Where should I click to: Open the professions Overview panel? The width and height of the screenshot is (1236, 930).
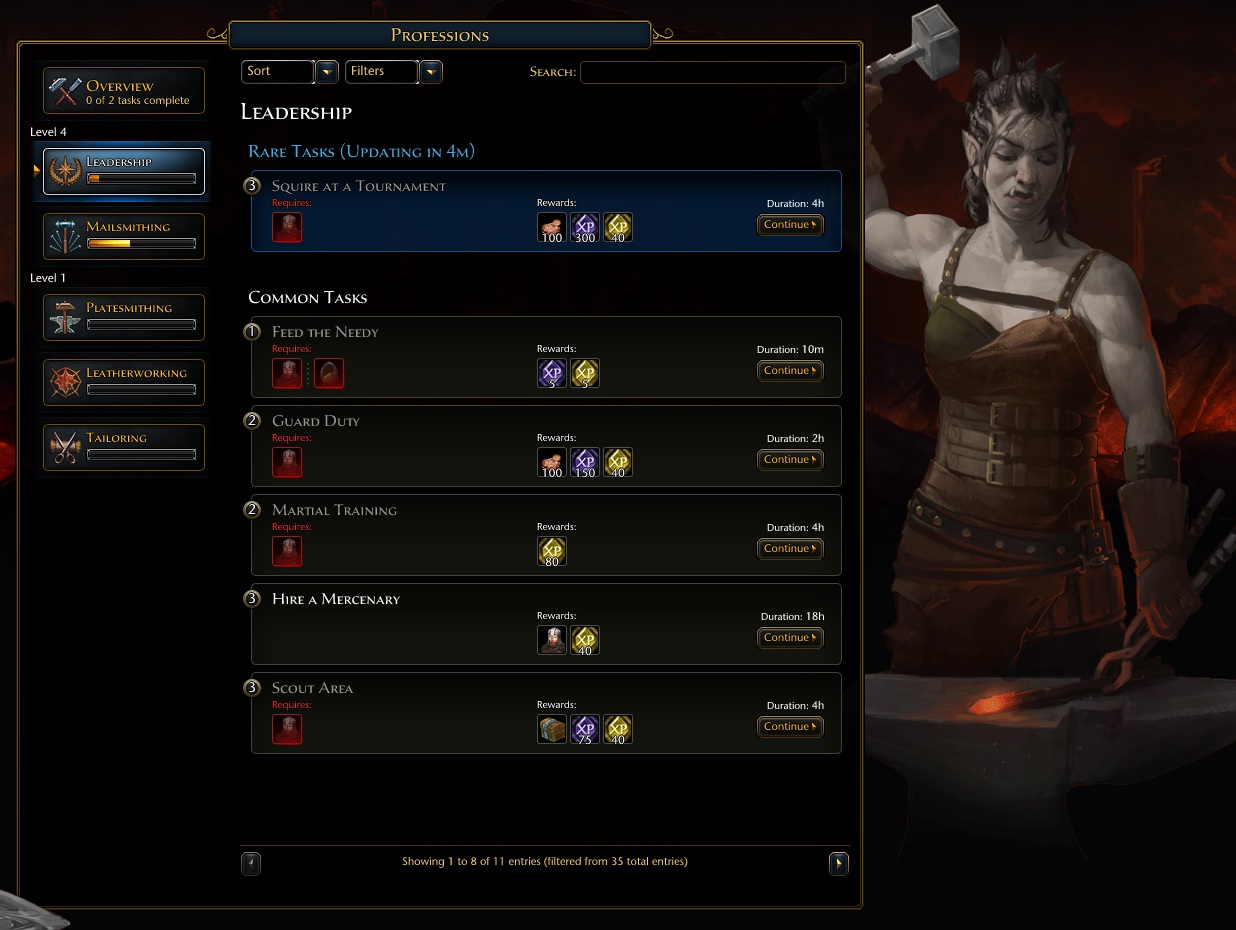(x=123, y=91)
